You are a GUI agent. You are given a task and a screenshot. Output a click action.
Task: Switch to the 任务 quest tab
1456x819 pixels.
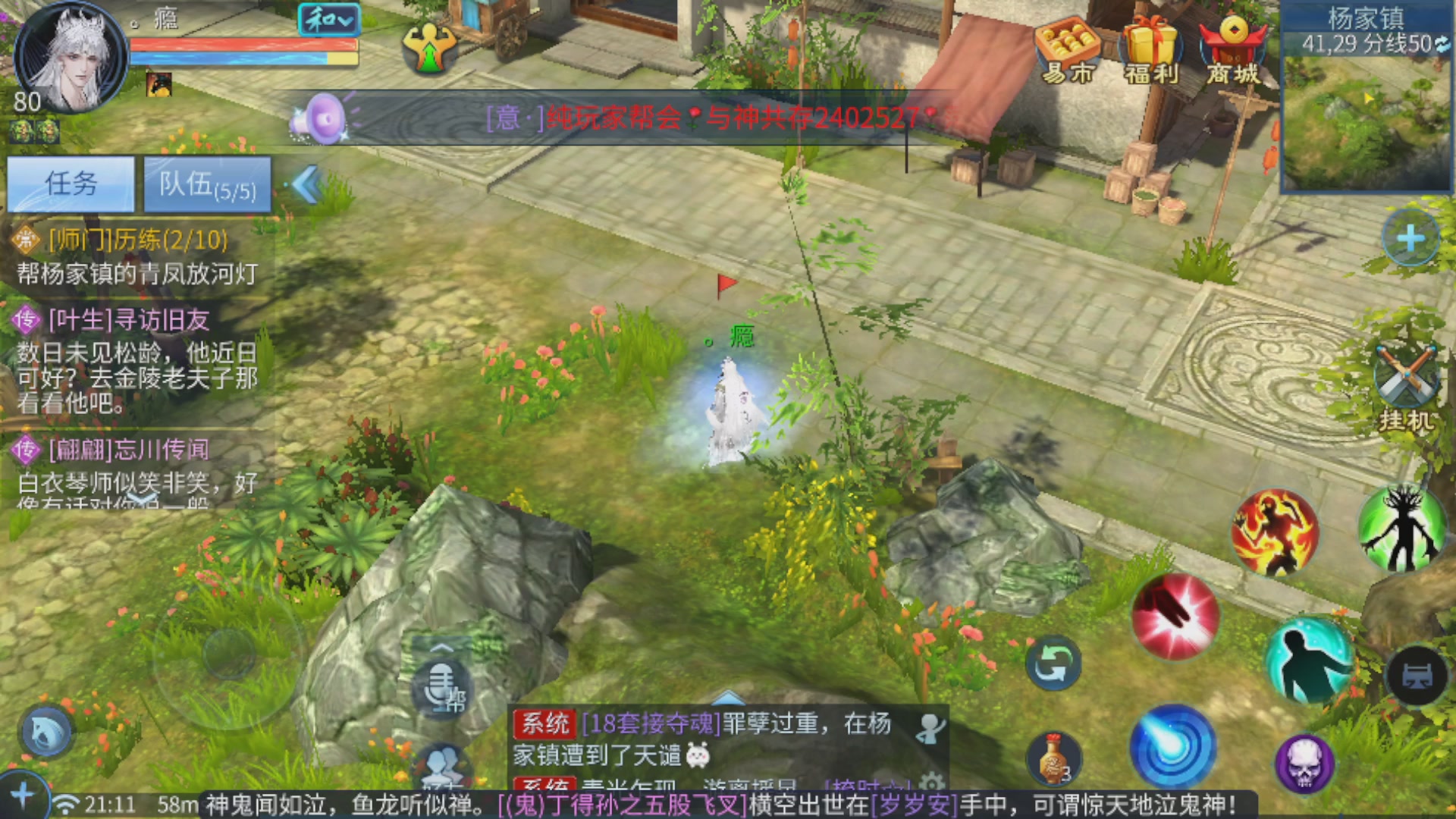pos(72,184)
